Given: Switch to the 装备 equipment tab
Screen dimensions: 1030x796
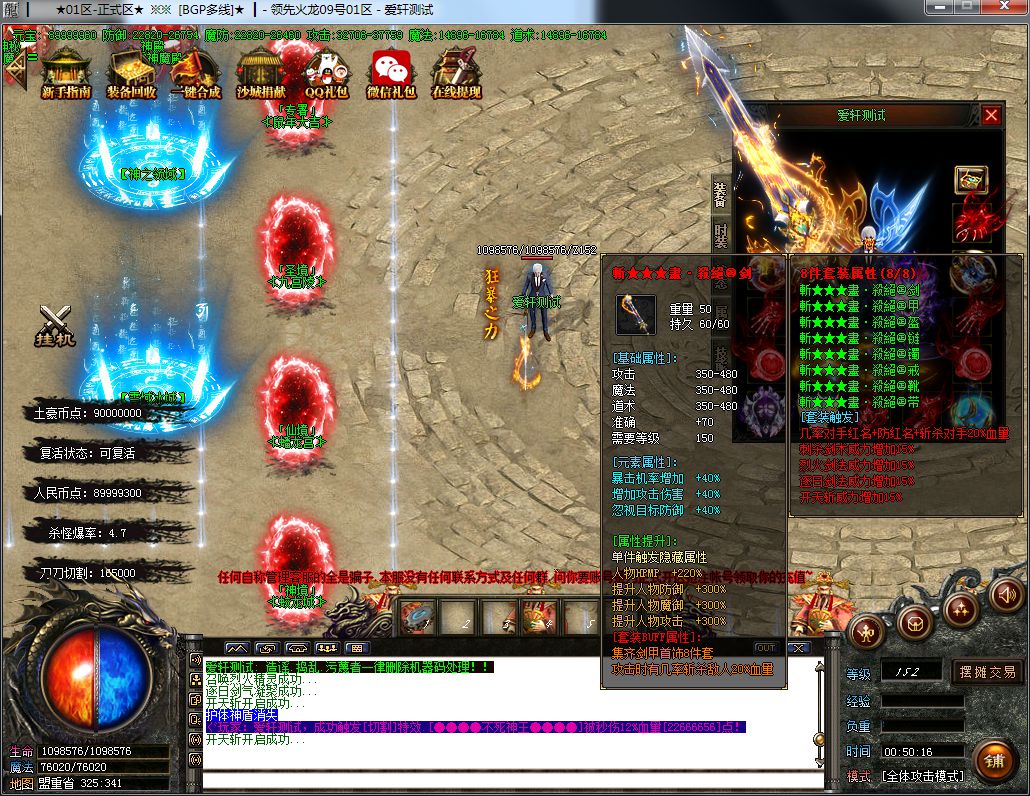Looking at the screenshot, I should click(x=720, y=193).
